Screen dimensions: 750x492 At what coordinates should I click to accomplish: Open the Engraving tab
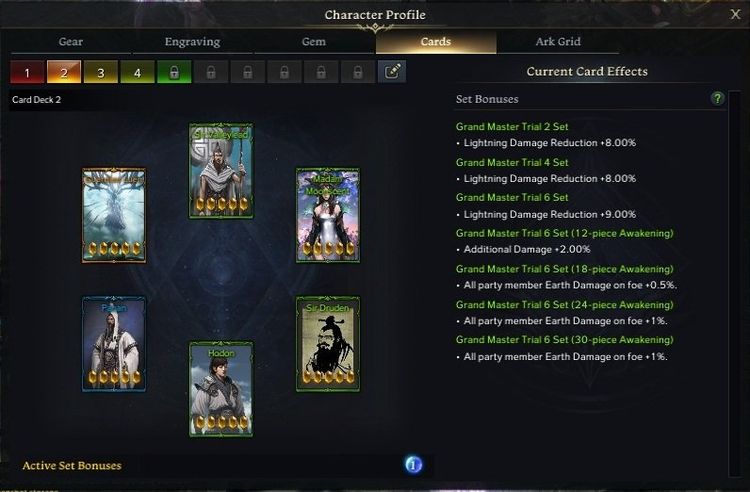click(192, 42)
